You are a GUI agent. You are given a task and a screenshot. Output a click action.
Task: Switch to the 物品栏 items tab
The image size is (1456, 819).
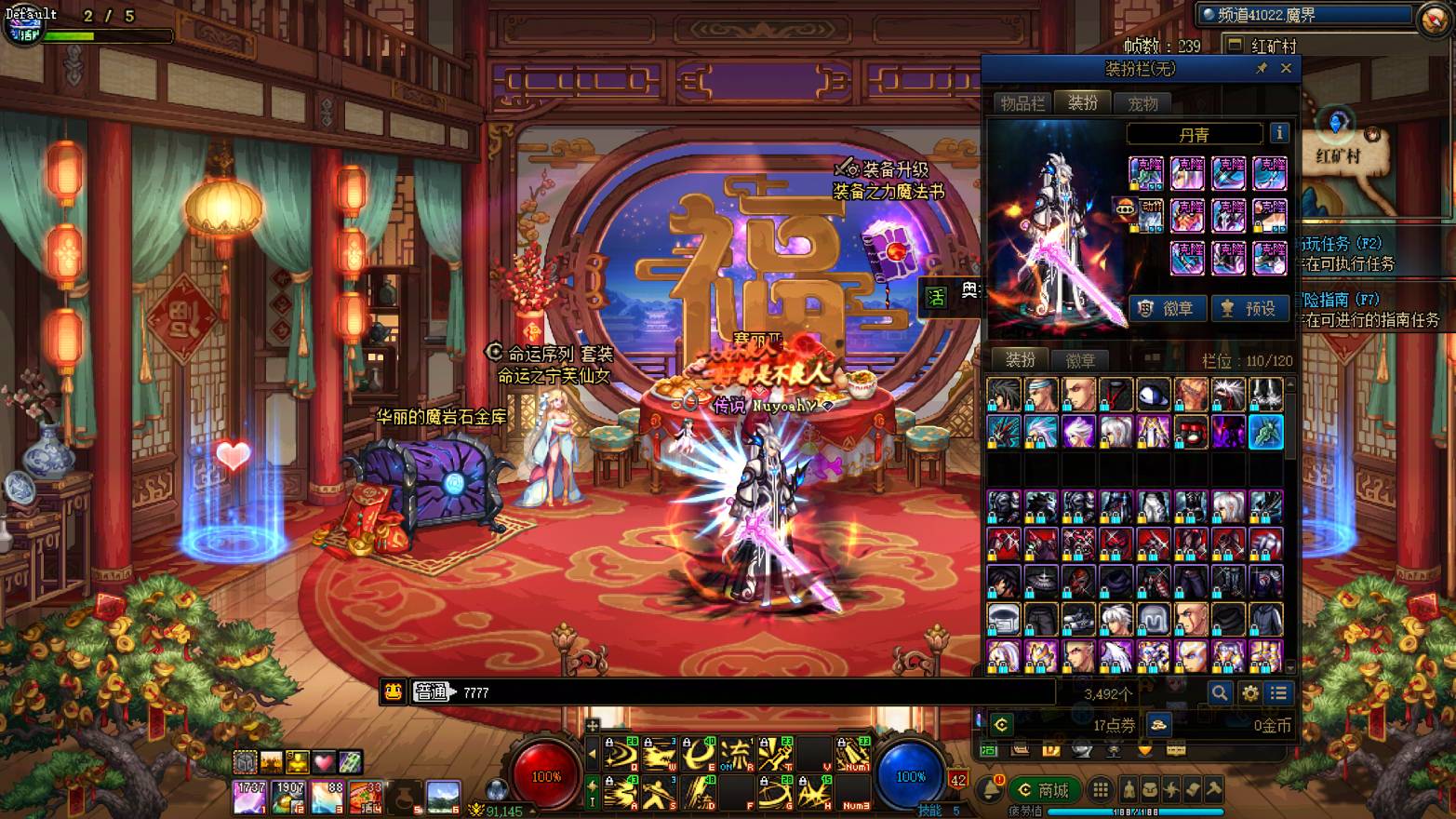tap(1022, 103)
